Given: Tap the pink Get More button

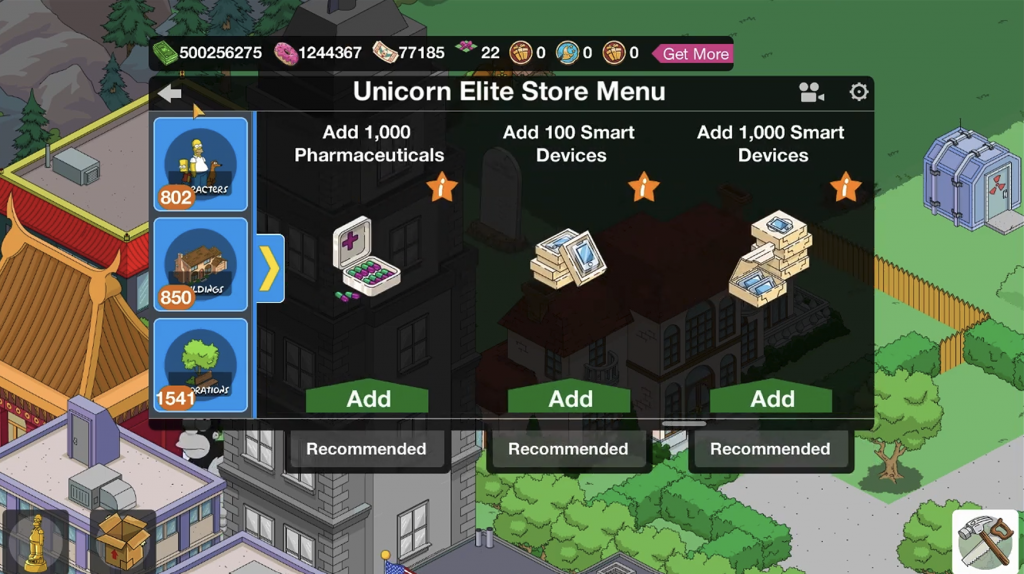Looking at the screenshot, I should click(693, 54).
